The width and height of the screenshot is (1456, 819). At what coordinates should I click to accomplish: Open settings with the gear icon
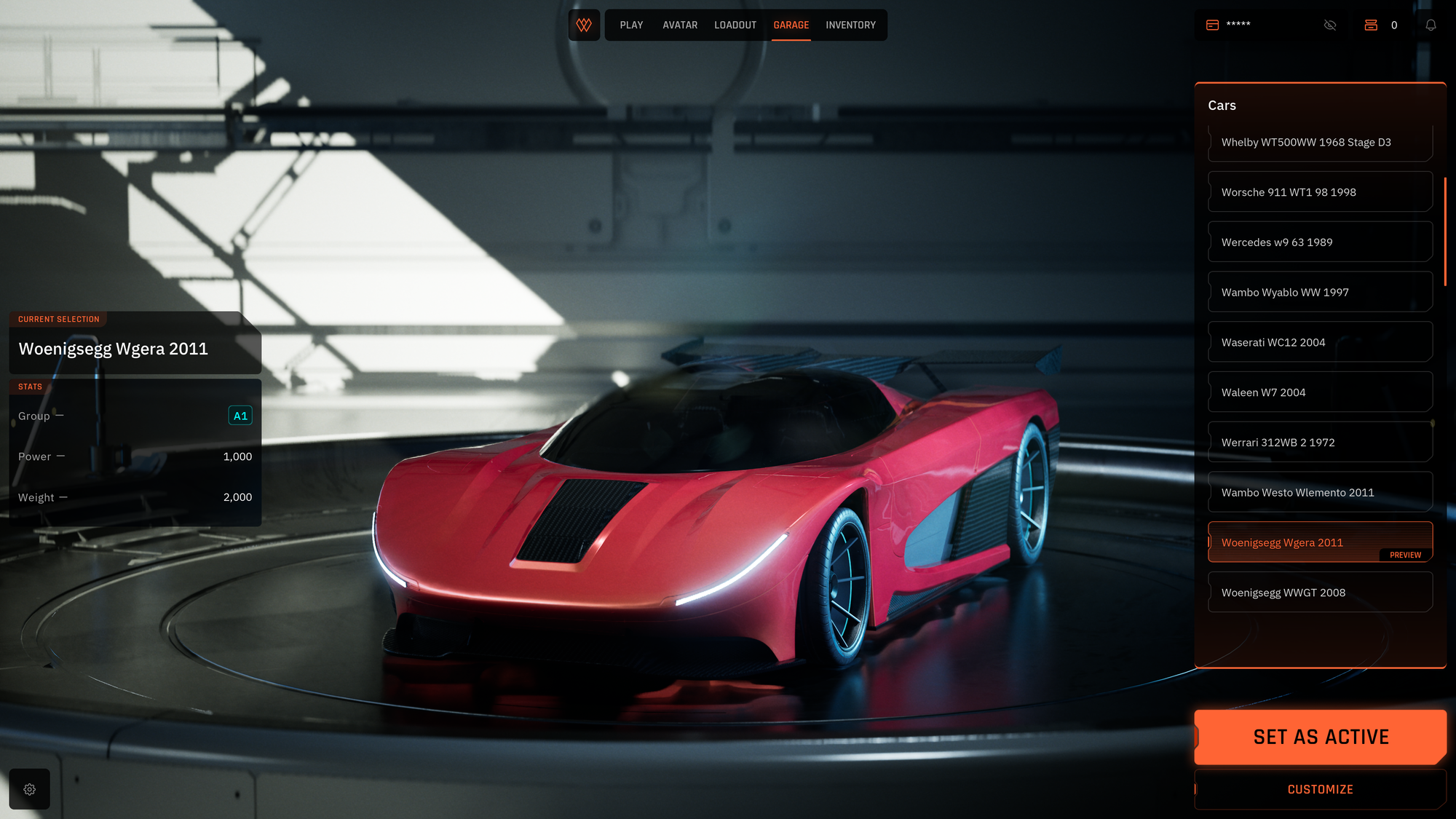click(30, 789)
